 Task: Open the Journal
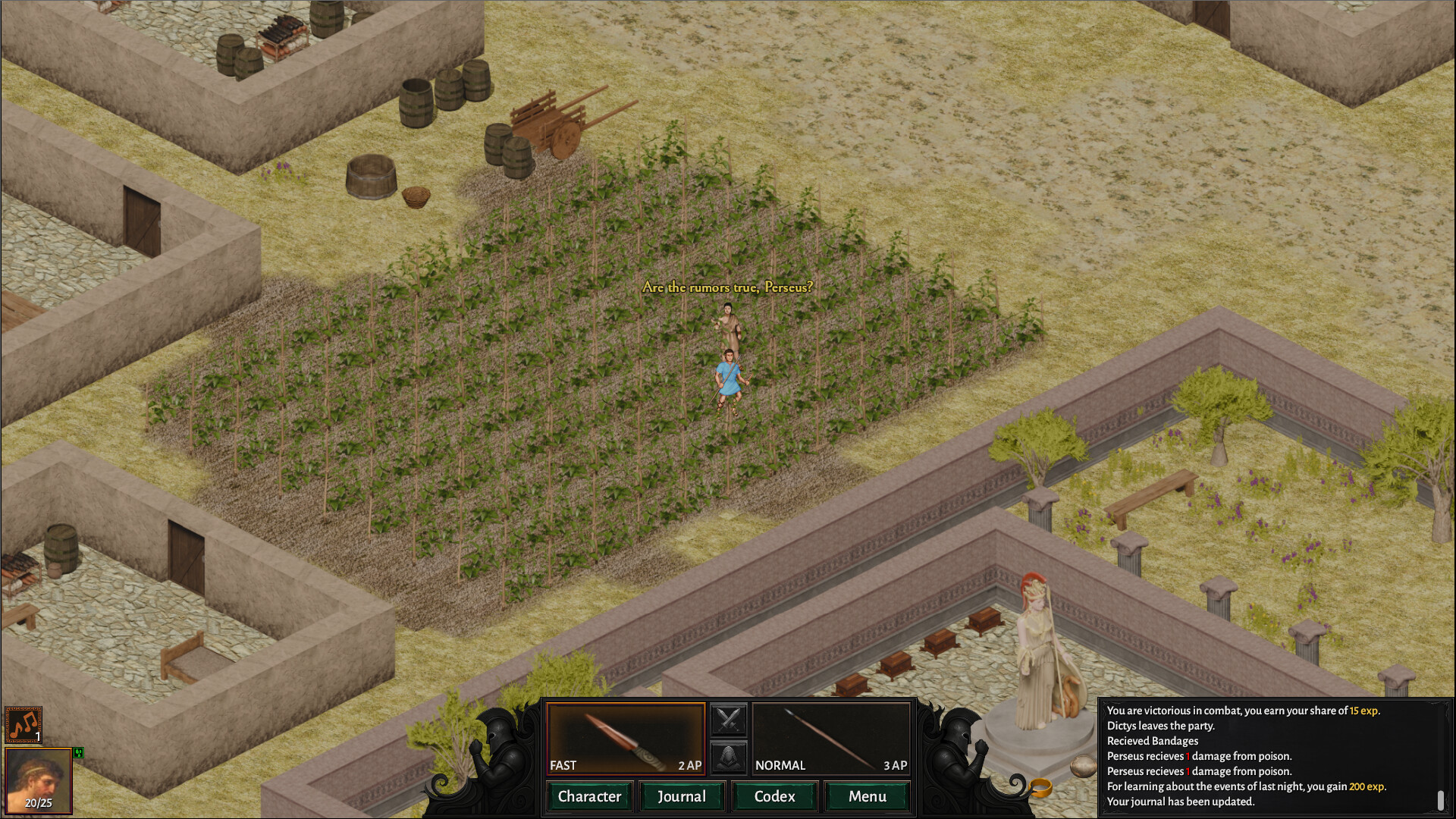682,796
